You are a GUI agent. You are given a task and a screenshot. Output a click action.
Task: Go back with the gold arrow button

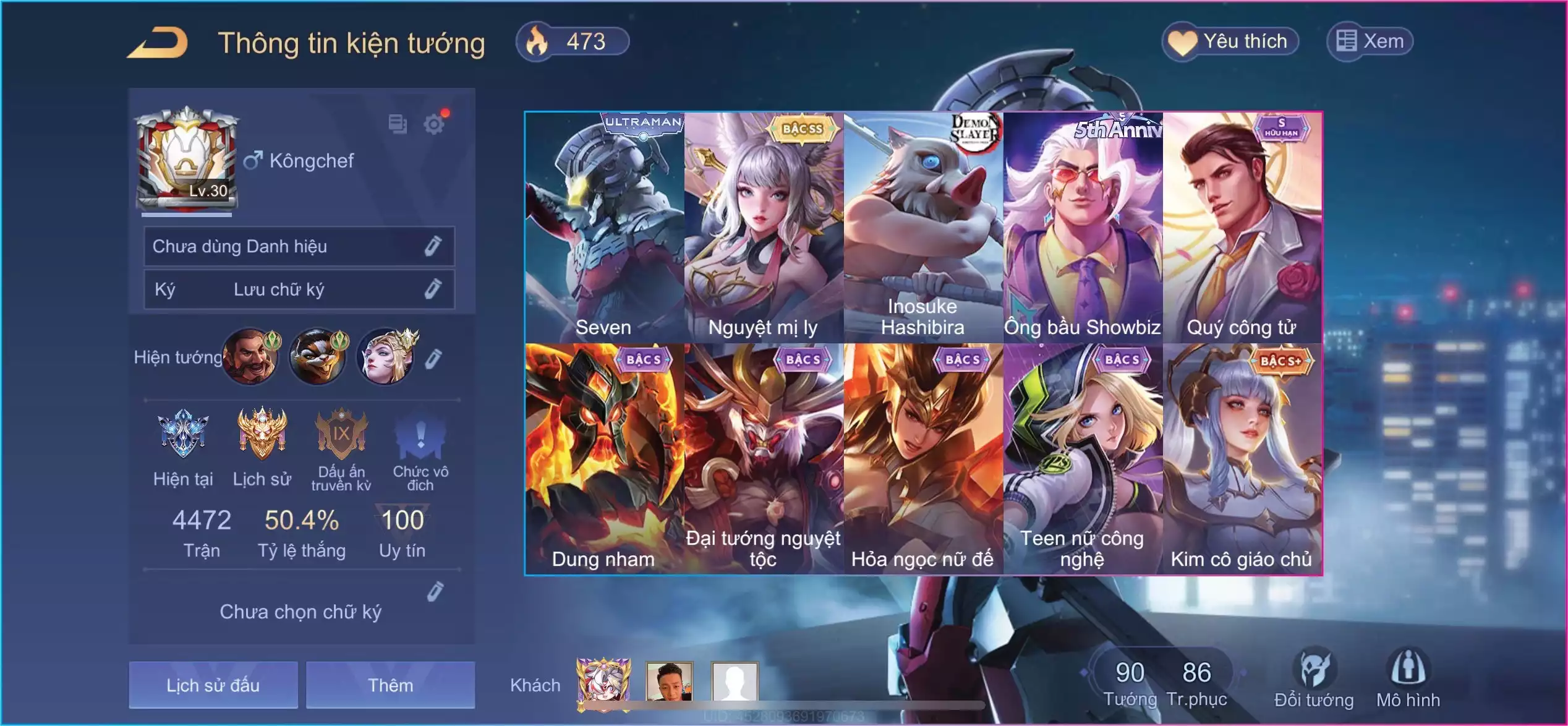[158, 43]
